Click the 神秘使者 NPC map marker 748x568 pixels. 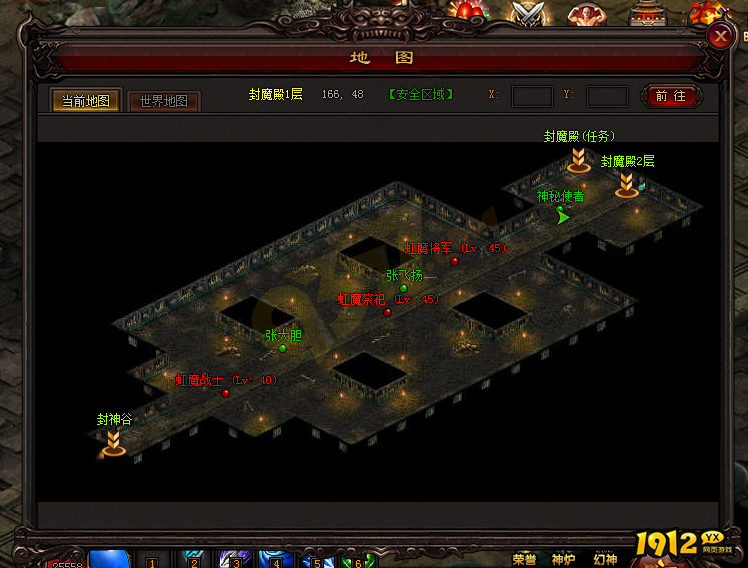click(x=563, y=215)
